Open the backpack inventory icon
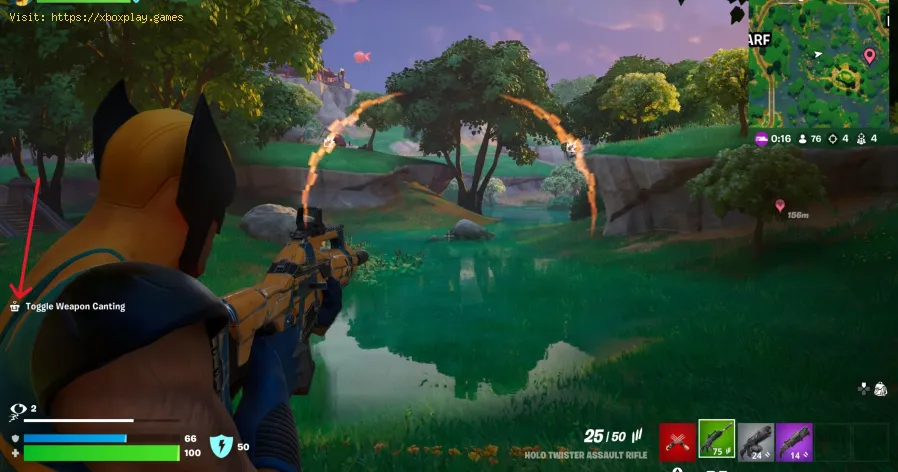Screen dimensions: 898x472 tap(880, 389)
